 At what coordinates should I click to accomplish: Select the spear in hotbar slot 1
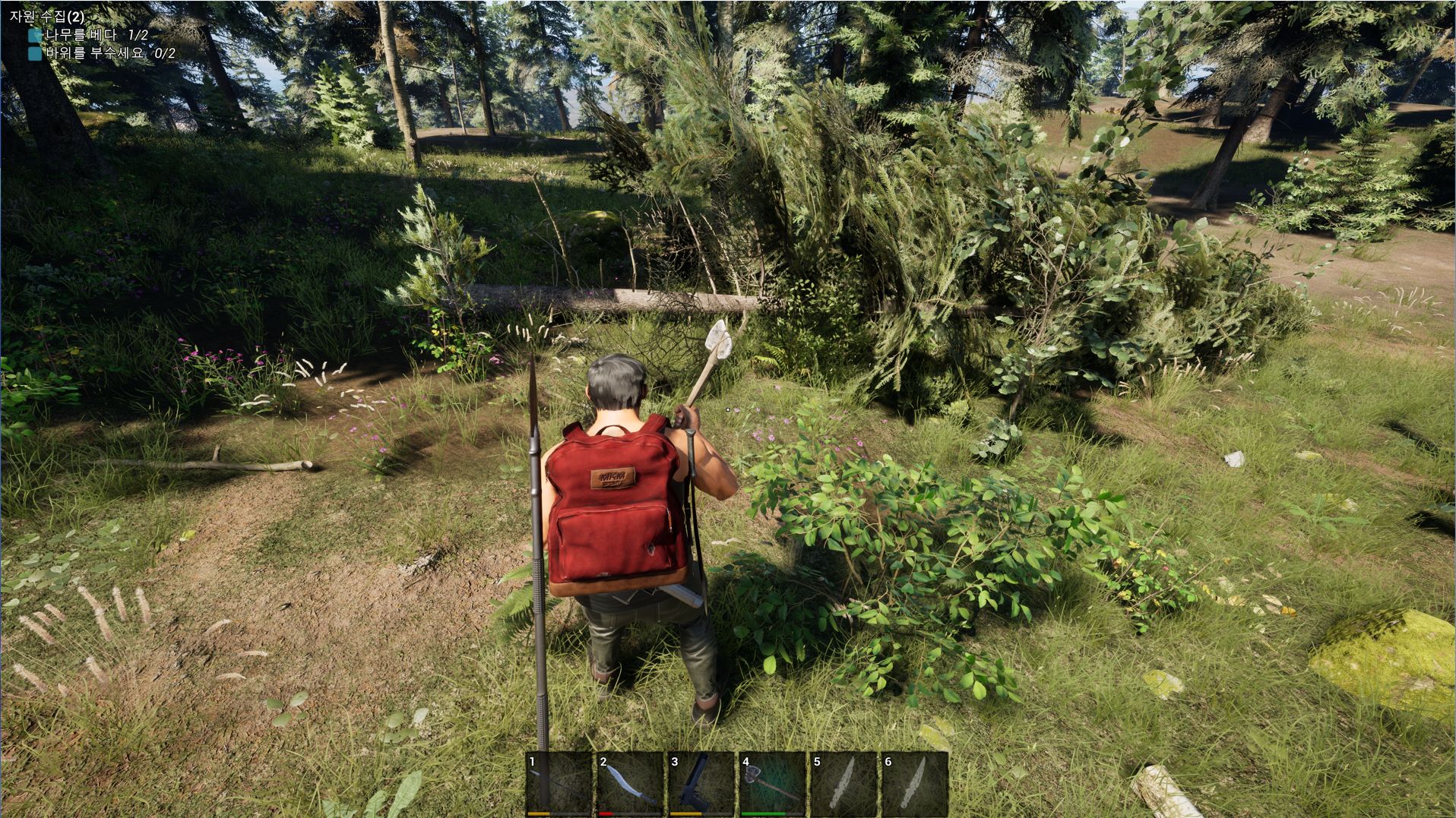tap(559, 783)
